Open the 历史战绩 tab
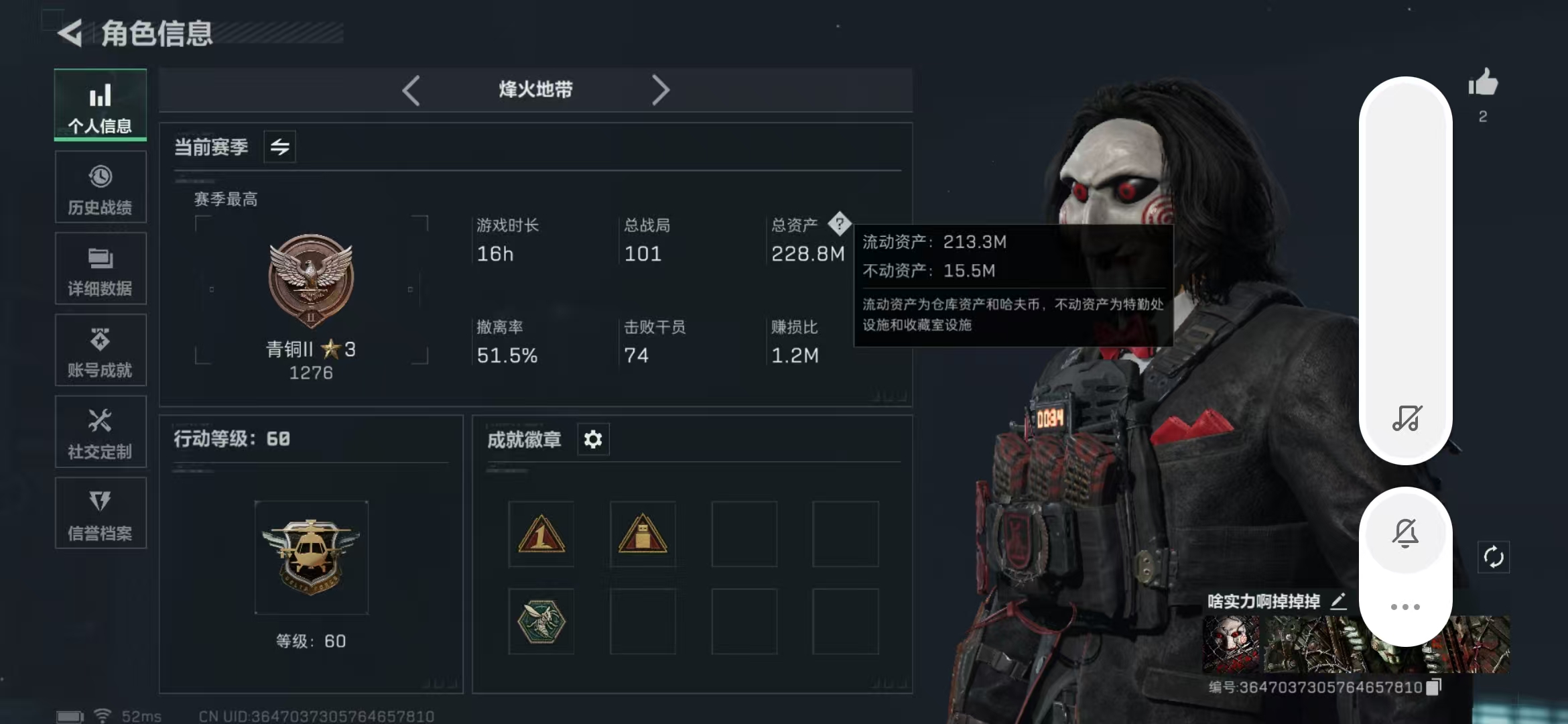The image size is (1568, 724). click(101, 188)
